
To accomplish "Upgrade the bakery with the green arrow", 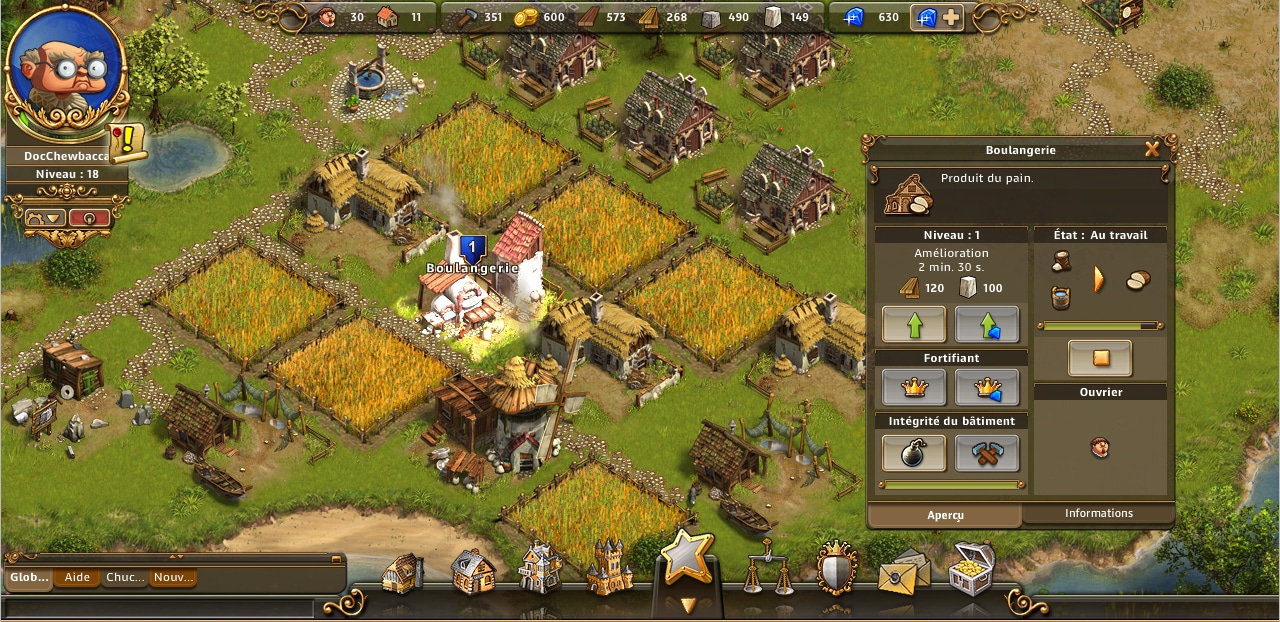I will (x=913, y=325).
